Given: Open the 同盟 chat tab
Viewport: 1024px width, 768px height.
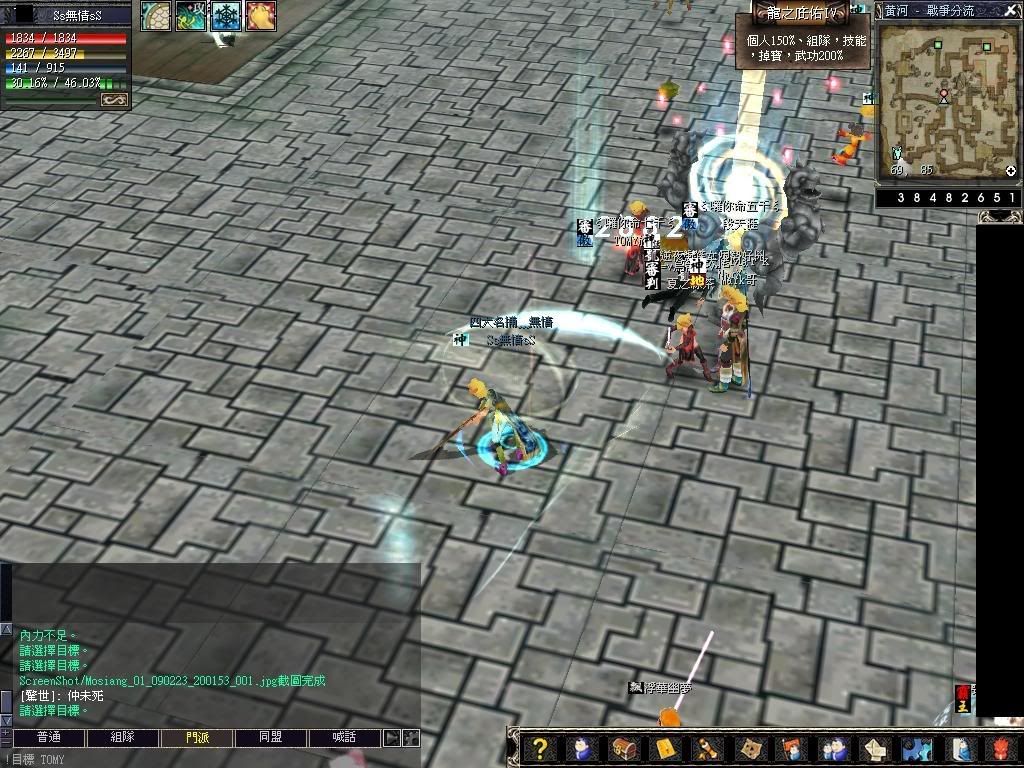Looking at the screenshot, I should pyautogui.click(x=270, y=738).
